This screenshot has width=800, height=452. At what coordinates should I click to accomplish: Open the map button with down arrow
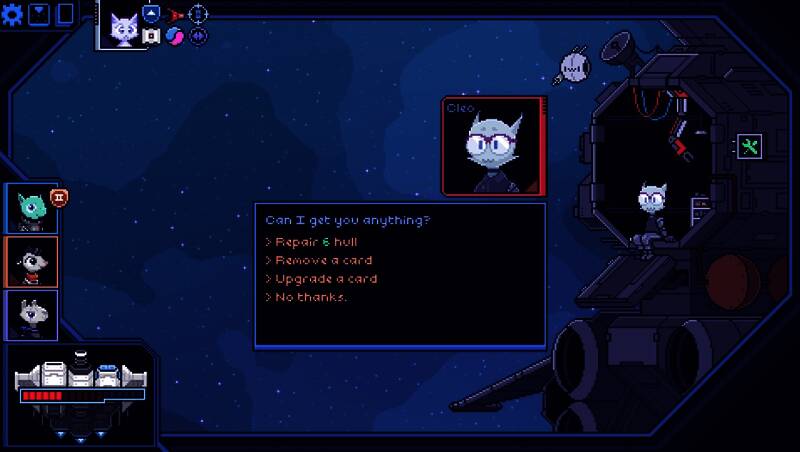(x=39, y=14)
